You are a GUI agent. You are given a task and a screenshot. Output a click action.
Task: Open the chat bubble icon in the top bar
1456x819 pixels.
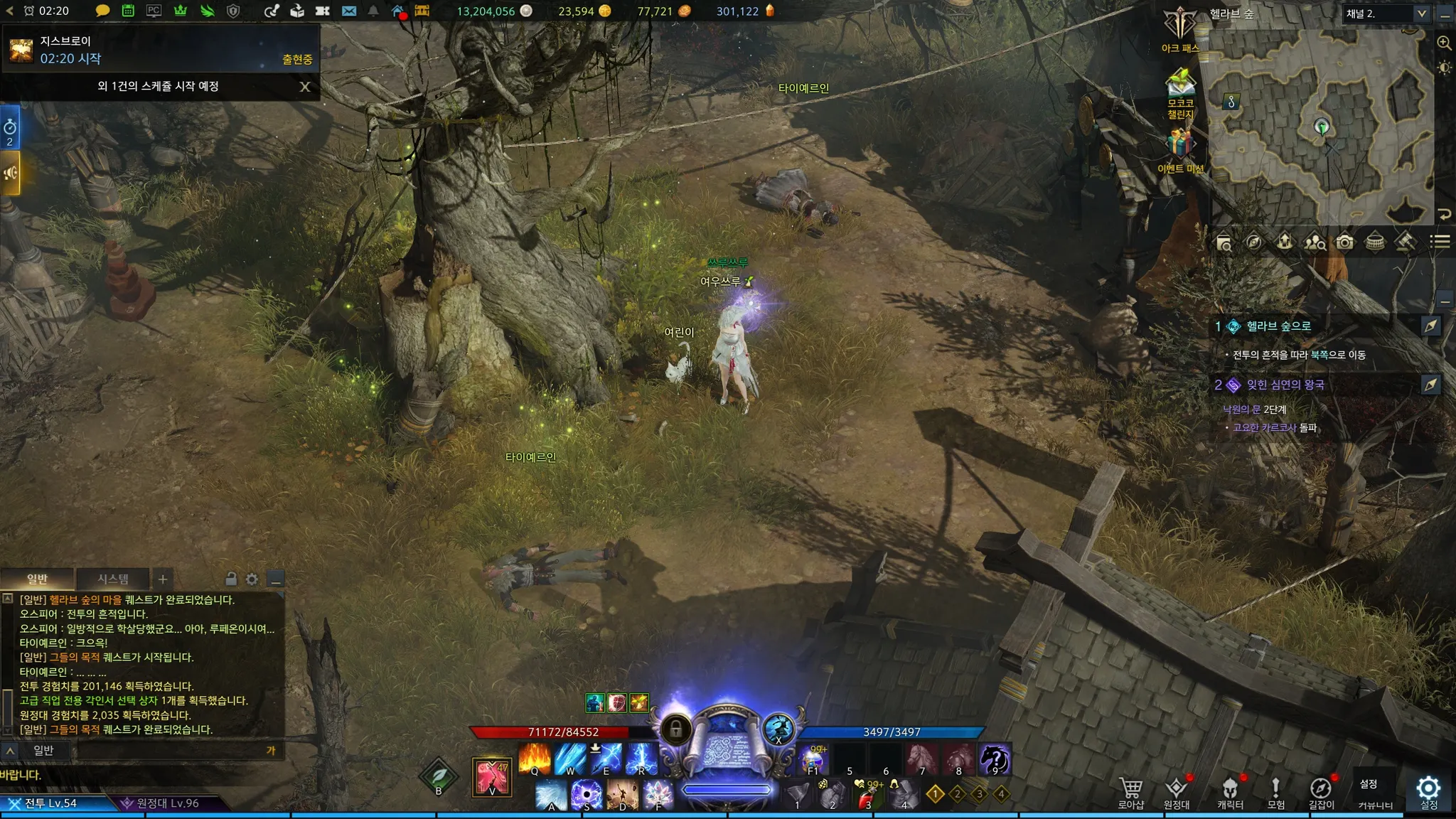point(102,11)
